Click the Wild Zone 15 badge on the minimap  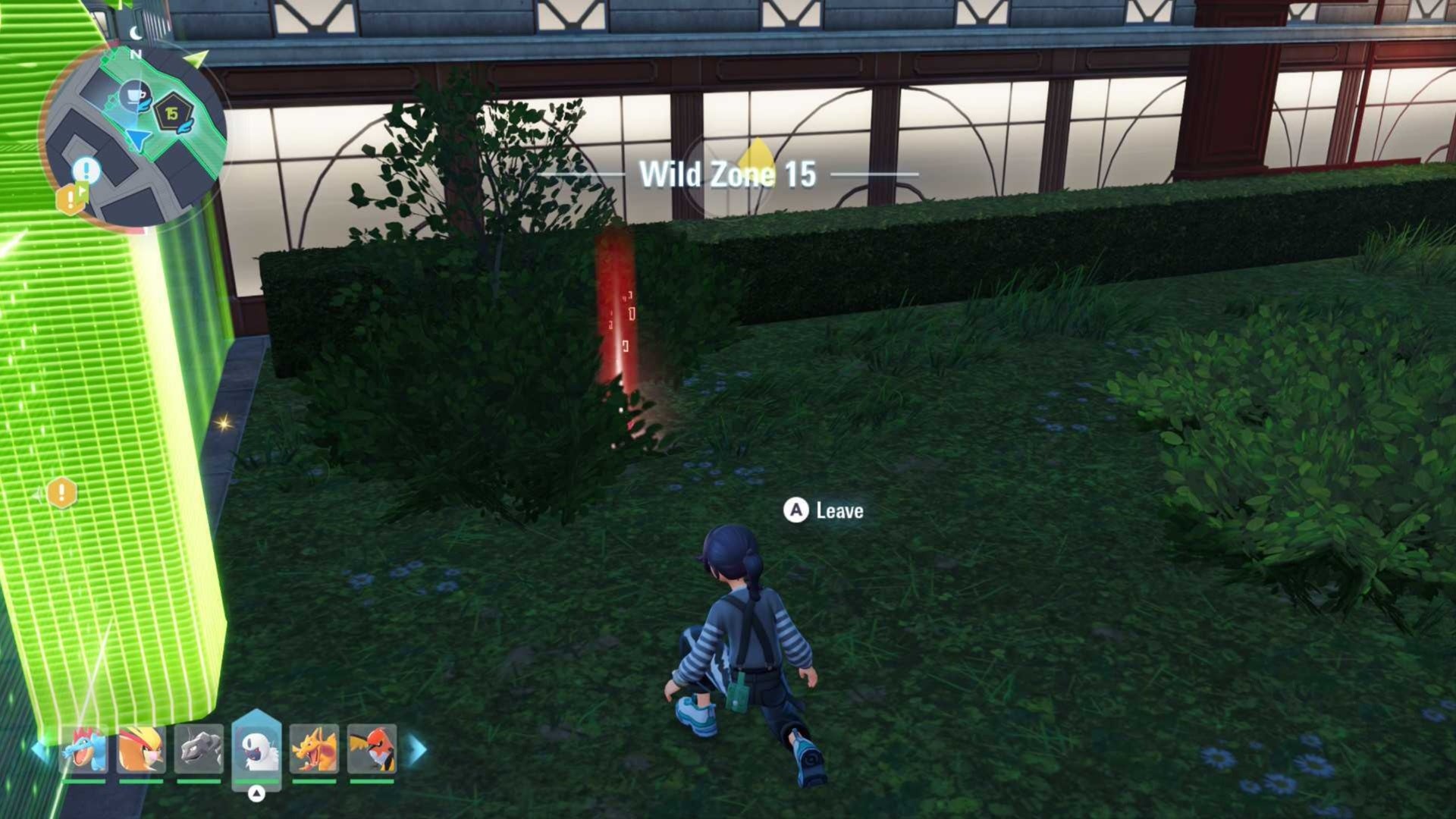click(173, 112)
